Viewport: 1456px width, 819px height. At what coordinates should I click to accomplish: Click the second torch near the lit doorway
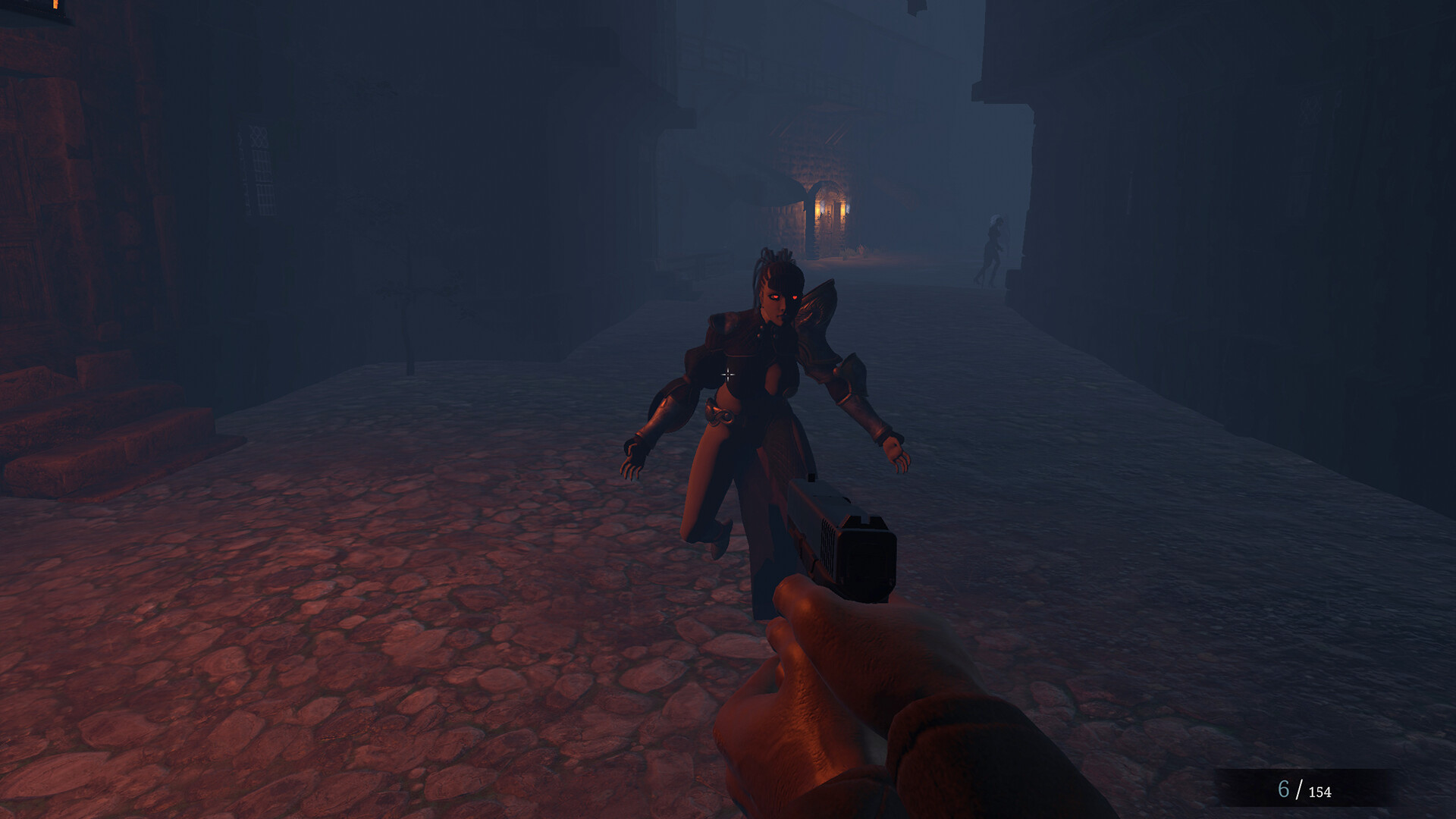click(x=845, y=211)
